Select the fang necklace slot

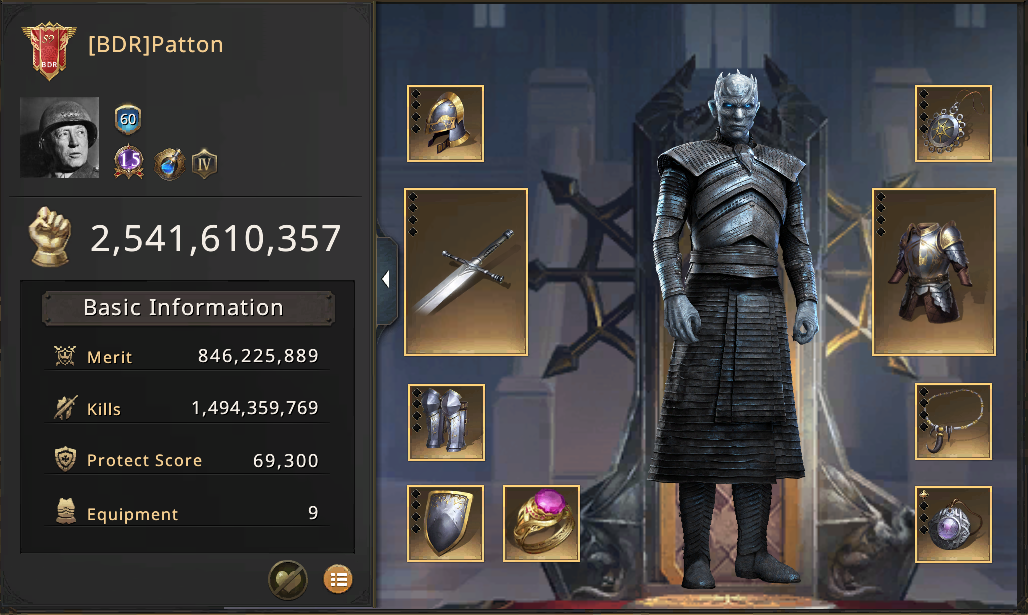(953, 422)
